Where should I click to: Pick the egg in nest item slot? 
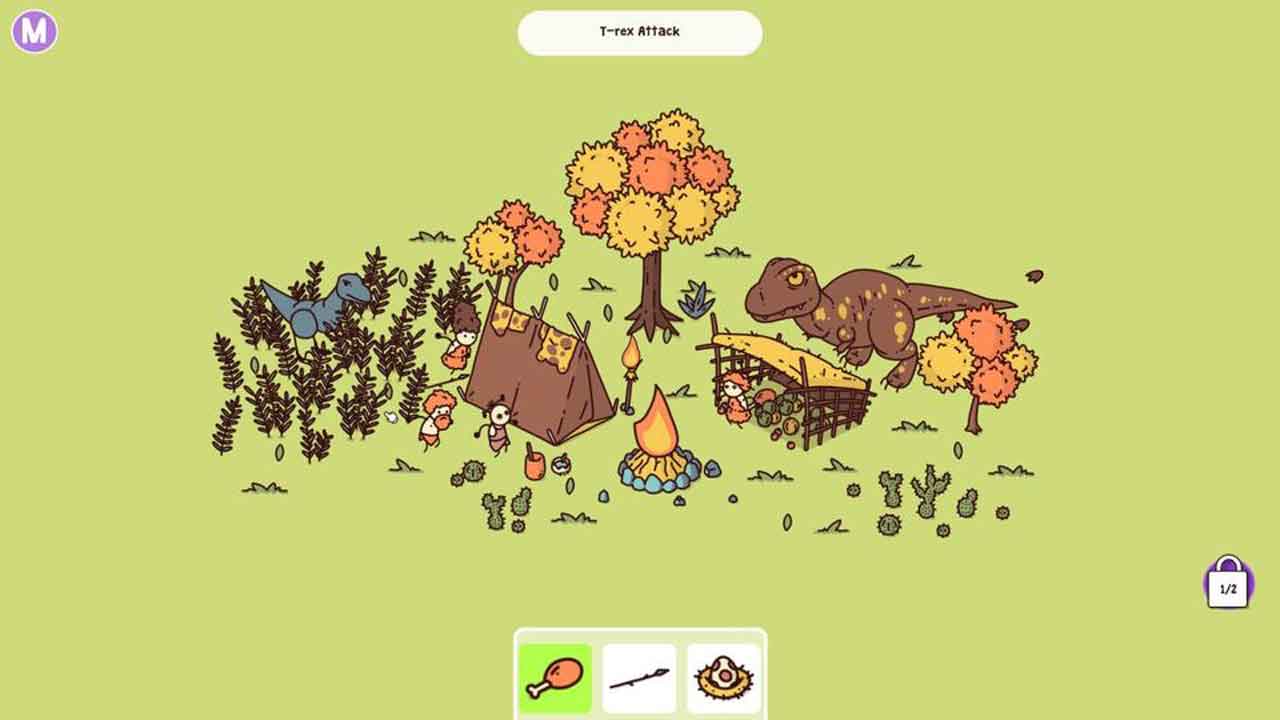[724, 678]
